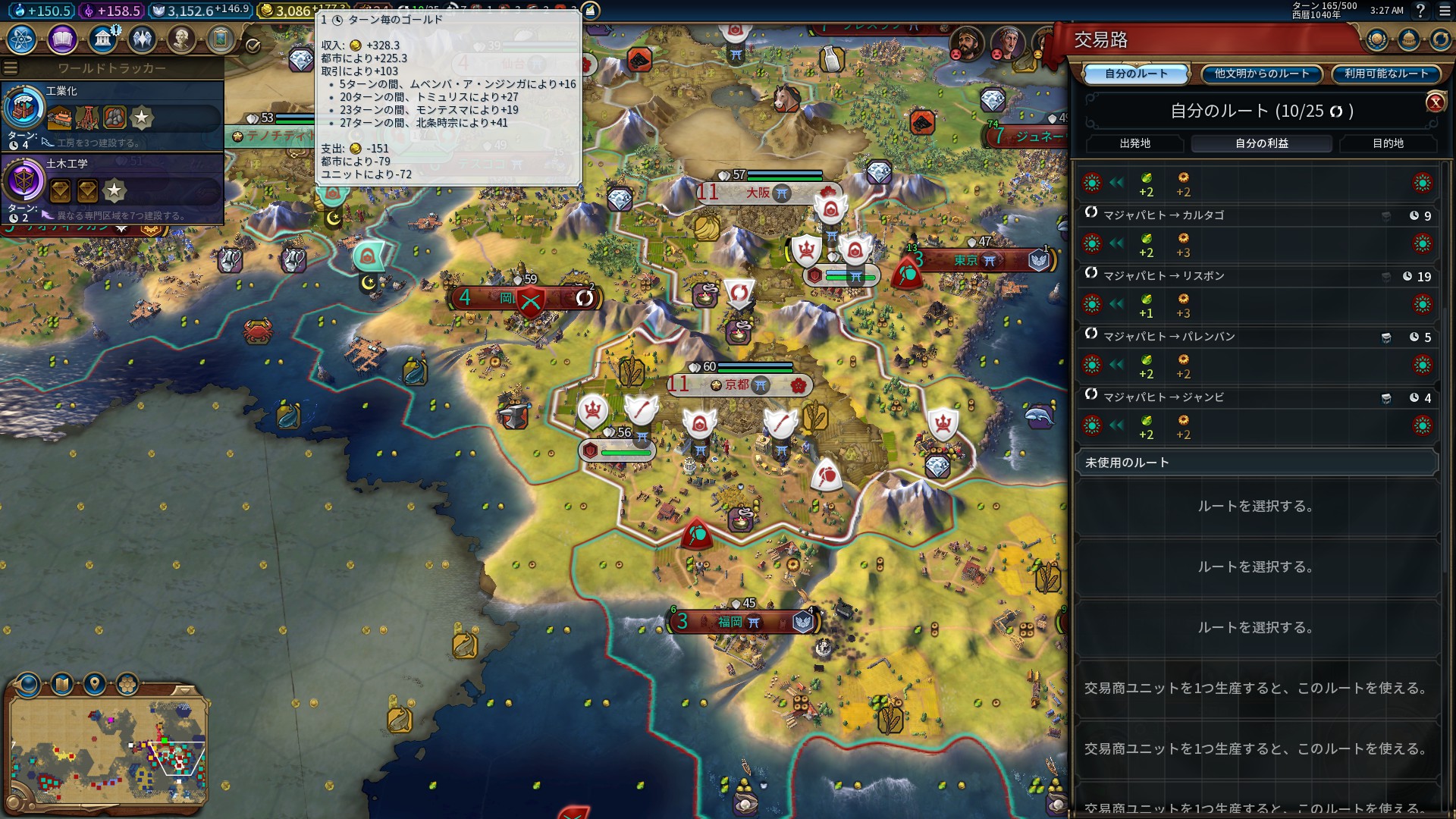1456x819 pixels.
Task: Sort routes by 出発地
Action: (x=1134, y=143)
